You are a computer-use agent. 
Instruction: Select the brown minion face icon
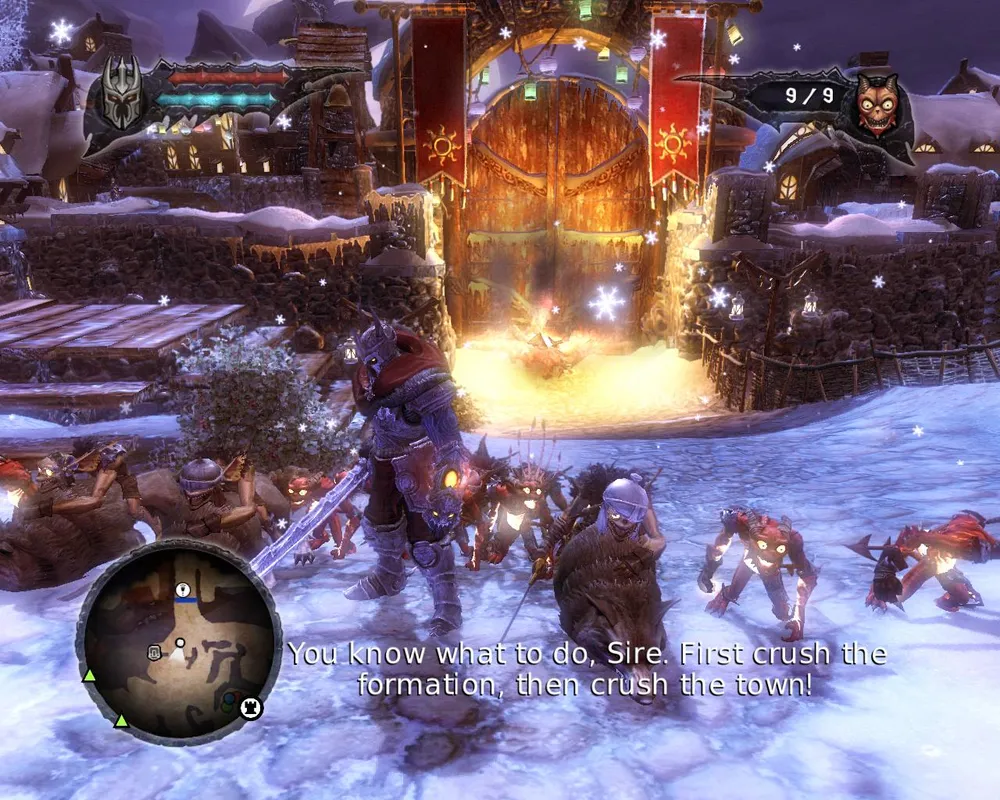[877, 104]
